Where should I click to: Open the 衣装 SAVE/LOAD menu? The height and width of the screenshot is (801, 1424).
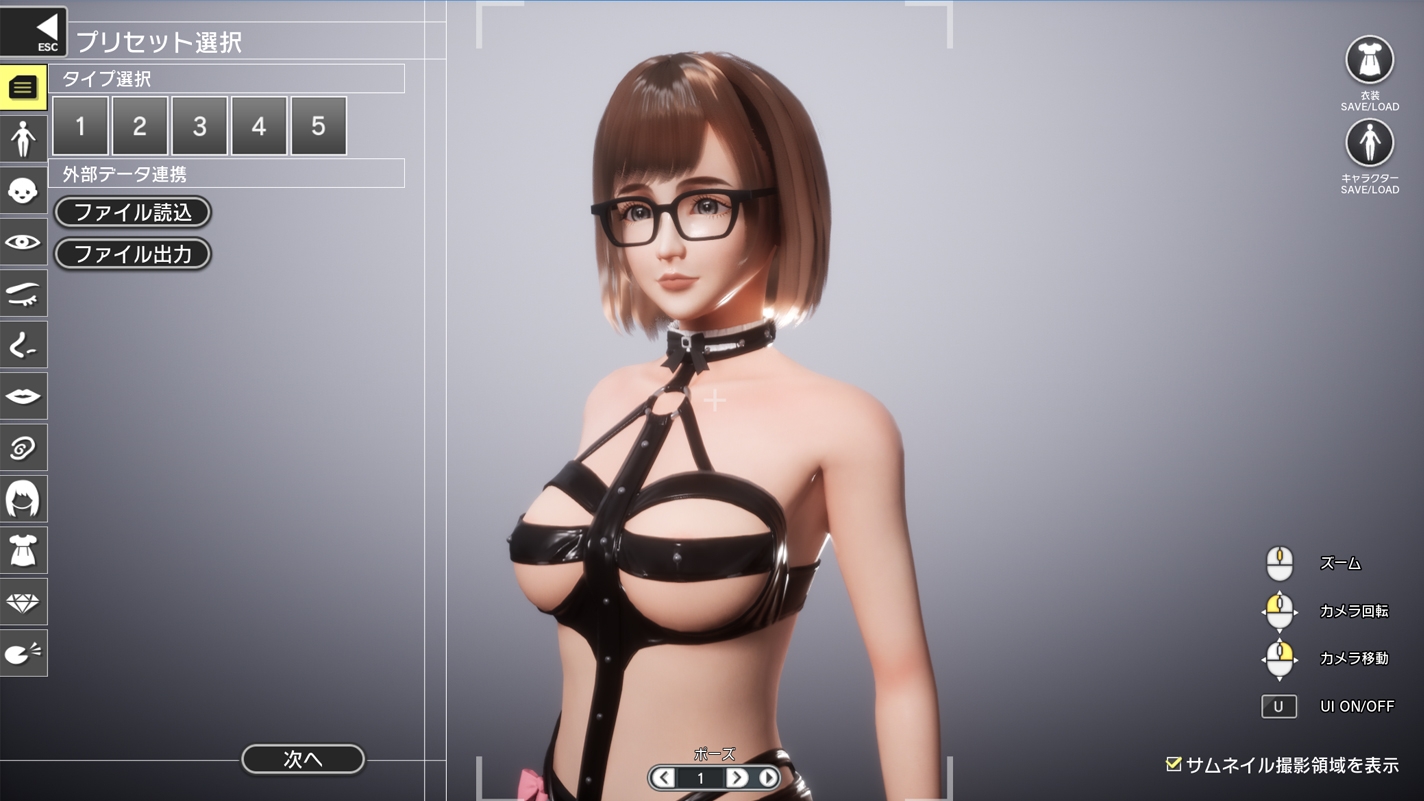pos(1369,61)
